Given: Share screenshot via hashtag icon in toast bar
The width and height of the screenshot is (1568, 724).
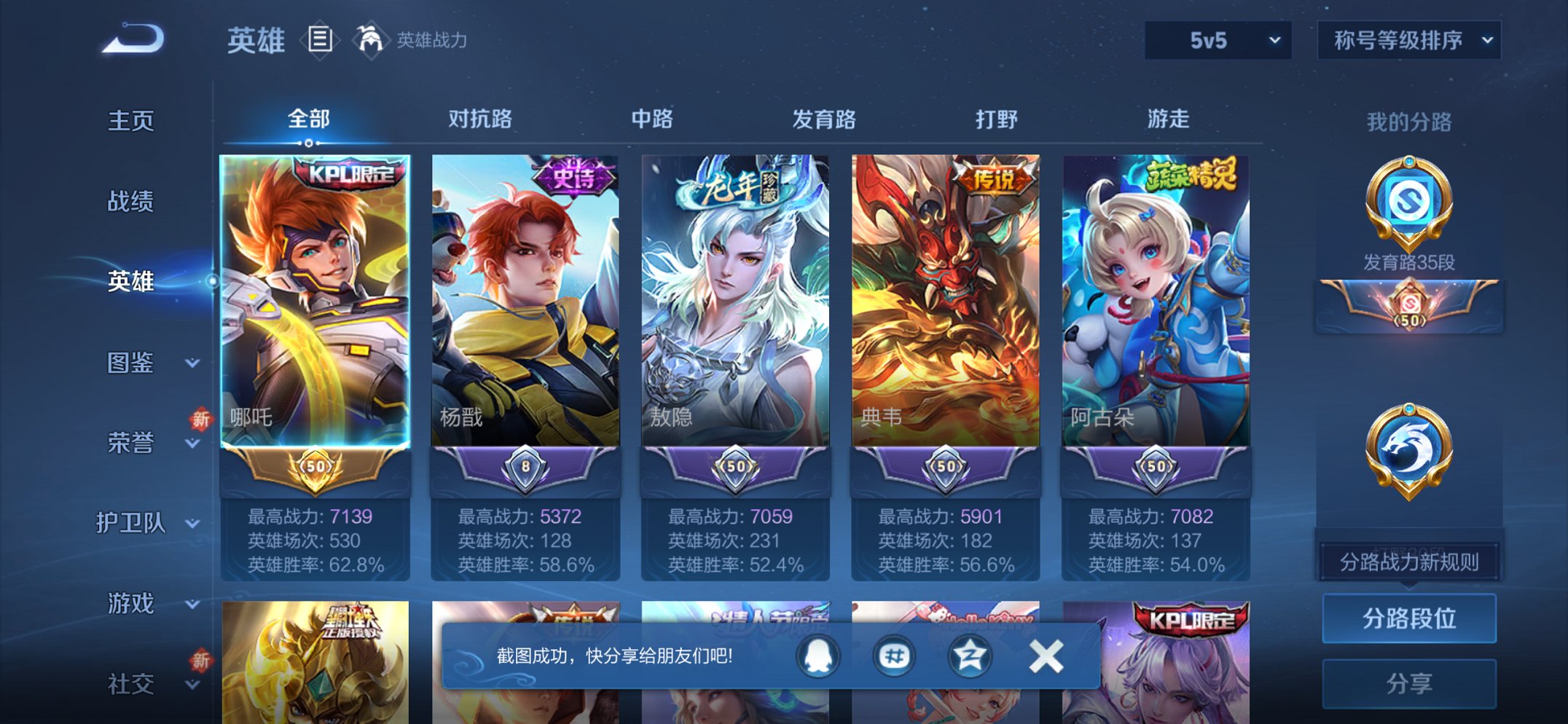Looking at the screenshot, I should pyautogui.click(x=893, y=655).
